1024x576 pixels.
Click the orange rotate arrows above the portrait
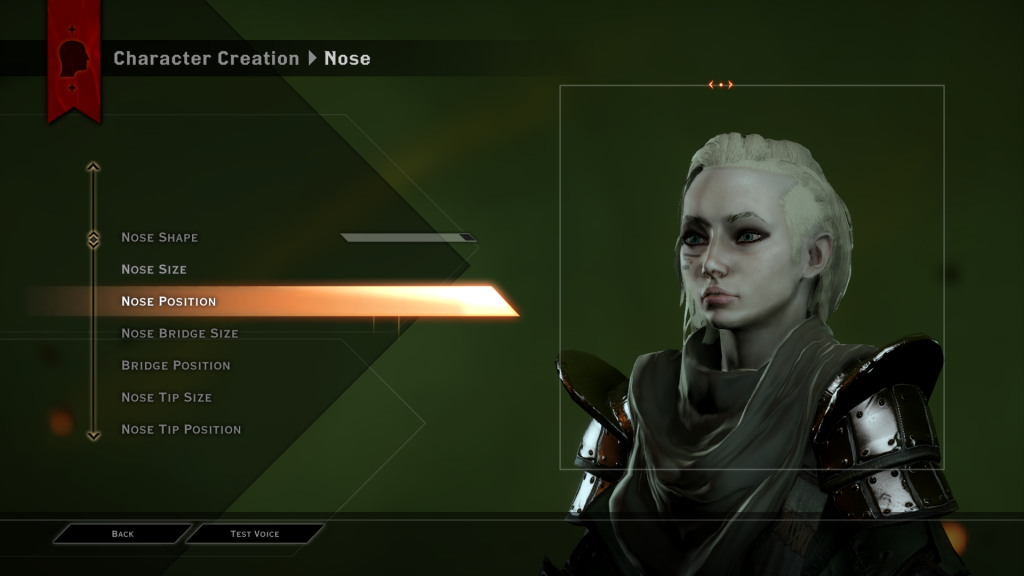pyautogui.click(x=721, y=85)
